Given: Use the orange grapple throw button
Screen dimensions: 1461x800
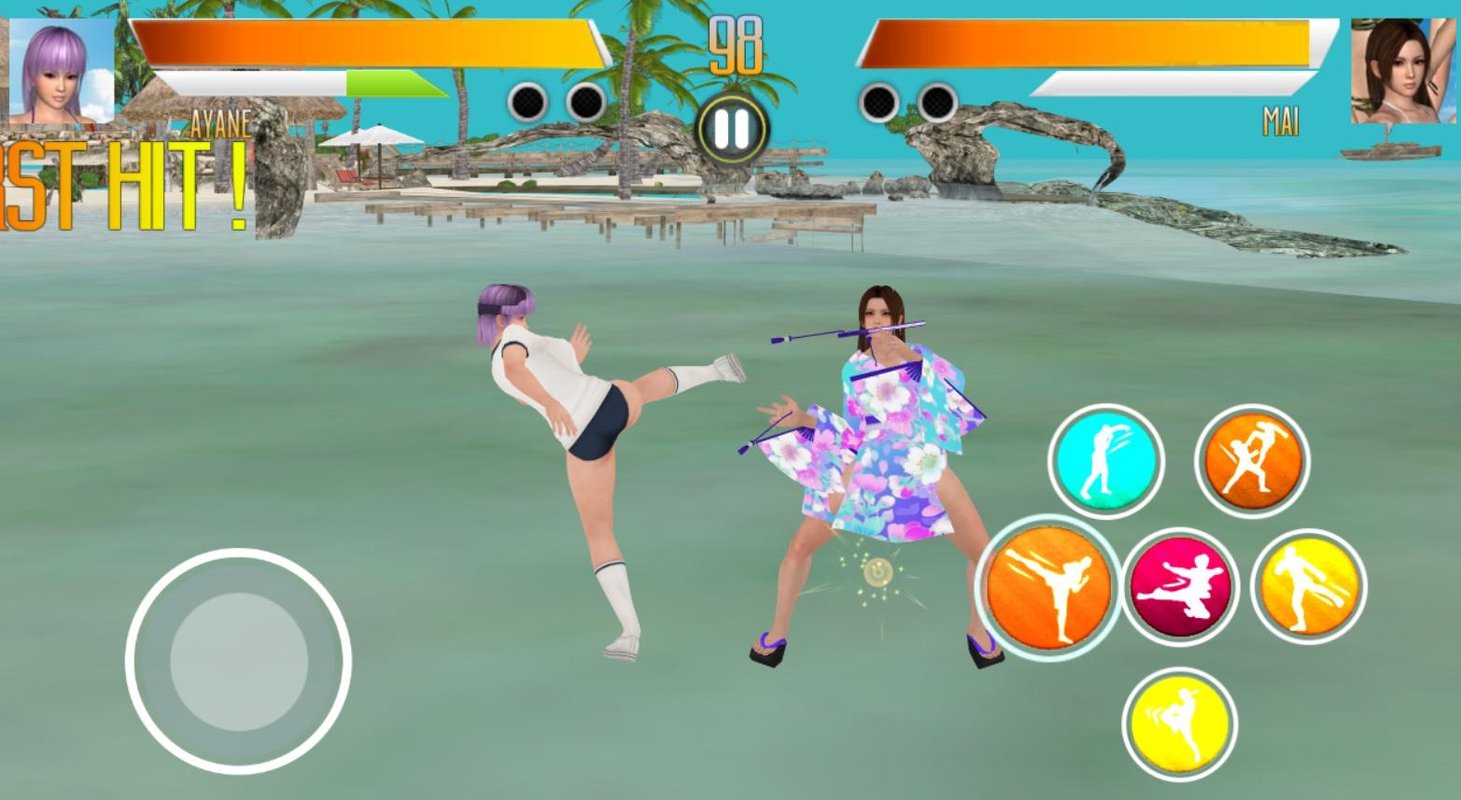Looking at the screenshot, I should [x=1252, y=461].
